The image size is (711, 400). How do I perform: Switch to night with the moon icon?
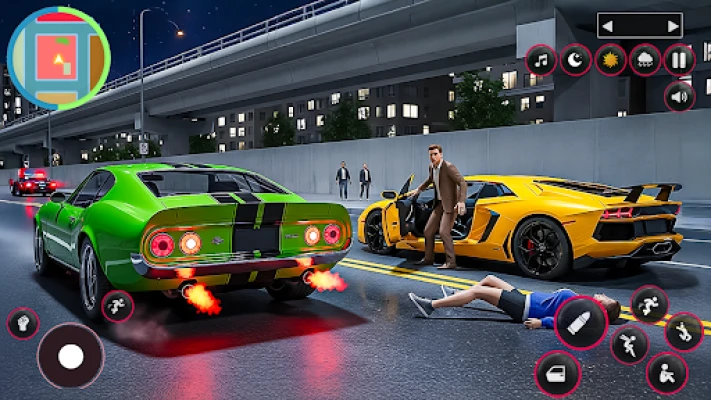tap(576, 60)
